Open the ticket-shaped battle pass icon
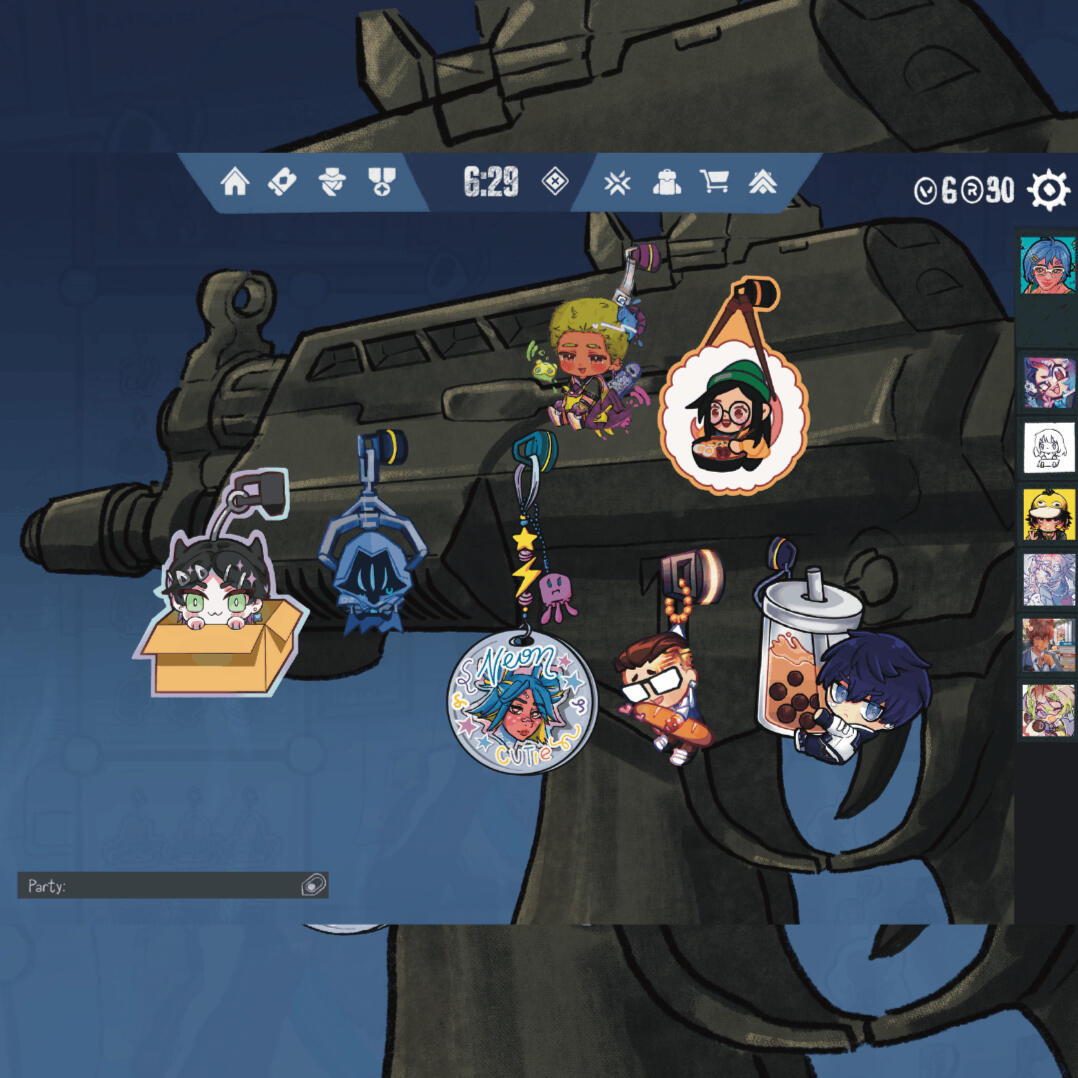Screen dimensions: 1078x1078 [x=283, y=182]
